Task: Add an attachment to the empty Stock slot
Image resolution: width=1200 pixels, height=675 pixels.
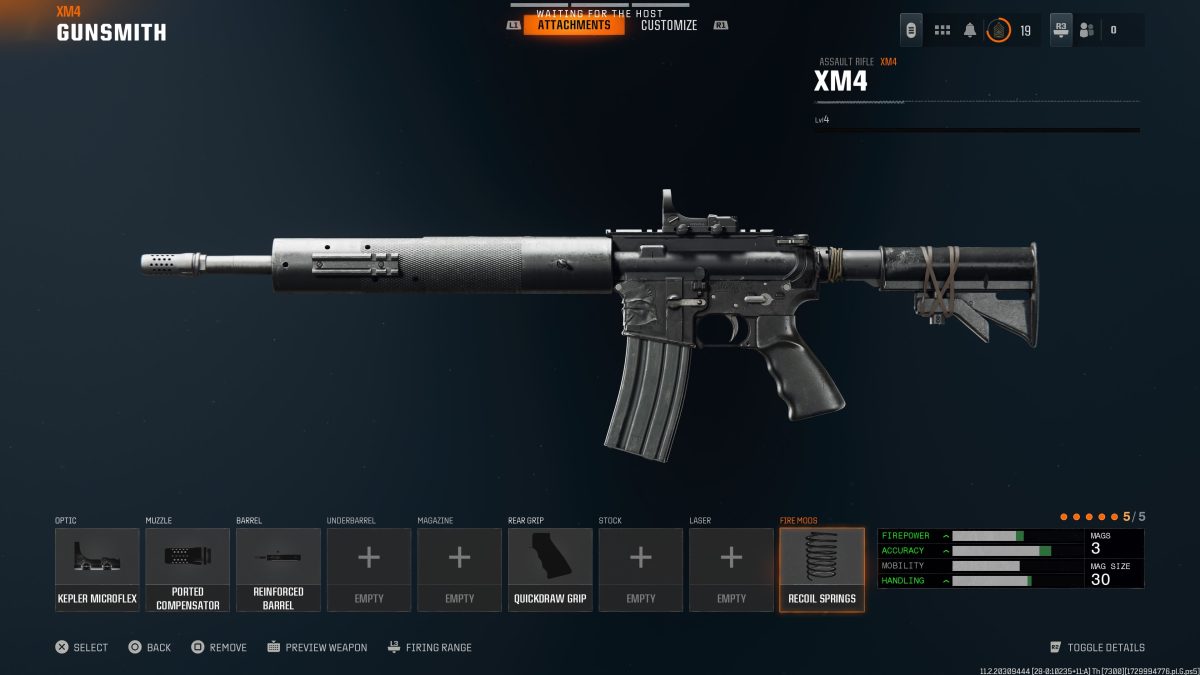Action: (x=641, y=569)
